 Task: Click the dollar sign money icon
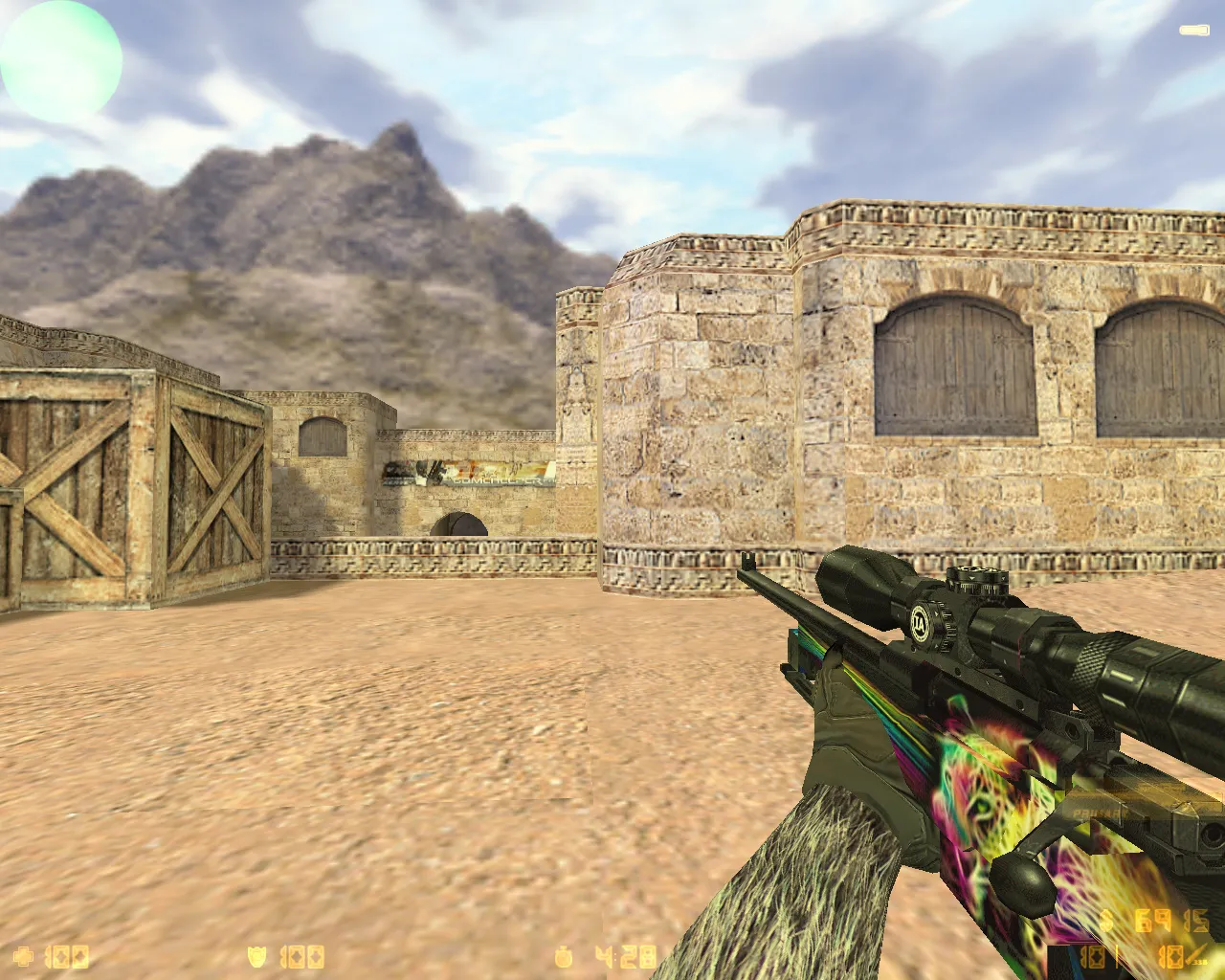(x=1105, y=919)
